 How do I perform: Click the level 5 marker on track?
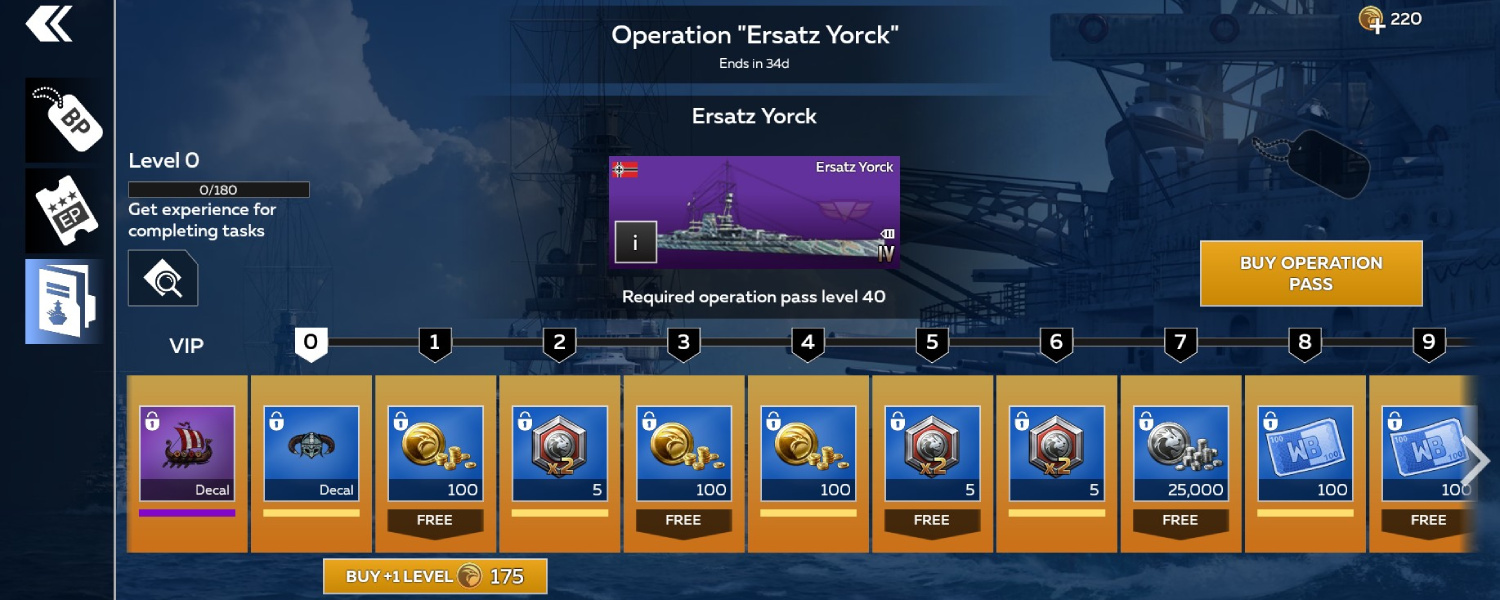(931, 344)
